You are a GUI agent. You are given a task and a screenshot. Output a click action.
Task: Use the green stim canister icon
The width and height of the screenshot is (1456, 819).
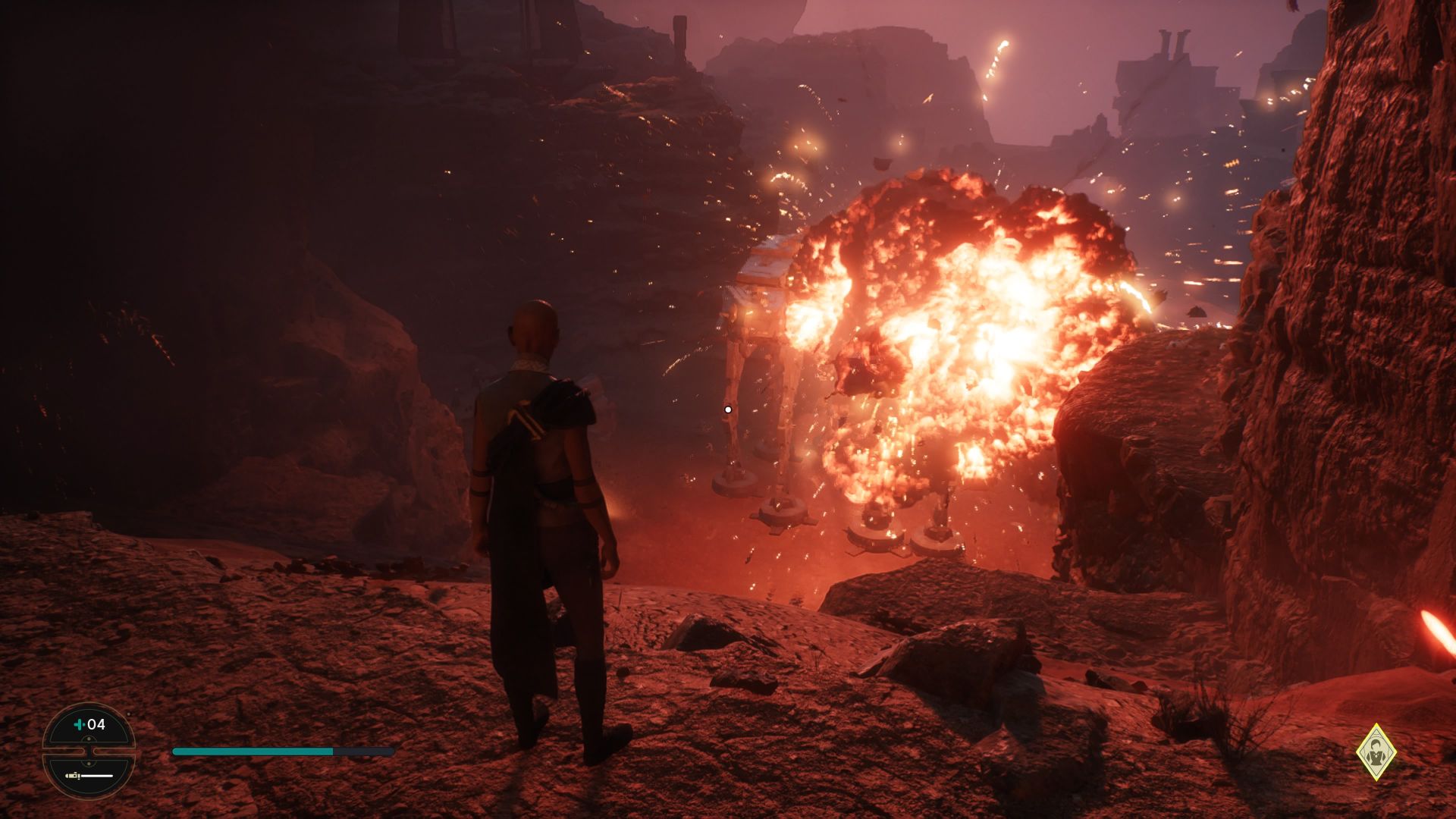[x=80, y=724]
